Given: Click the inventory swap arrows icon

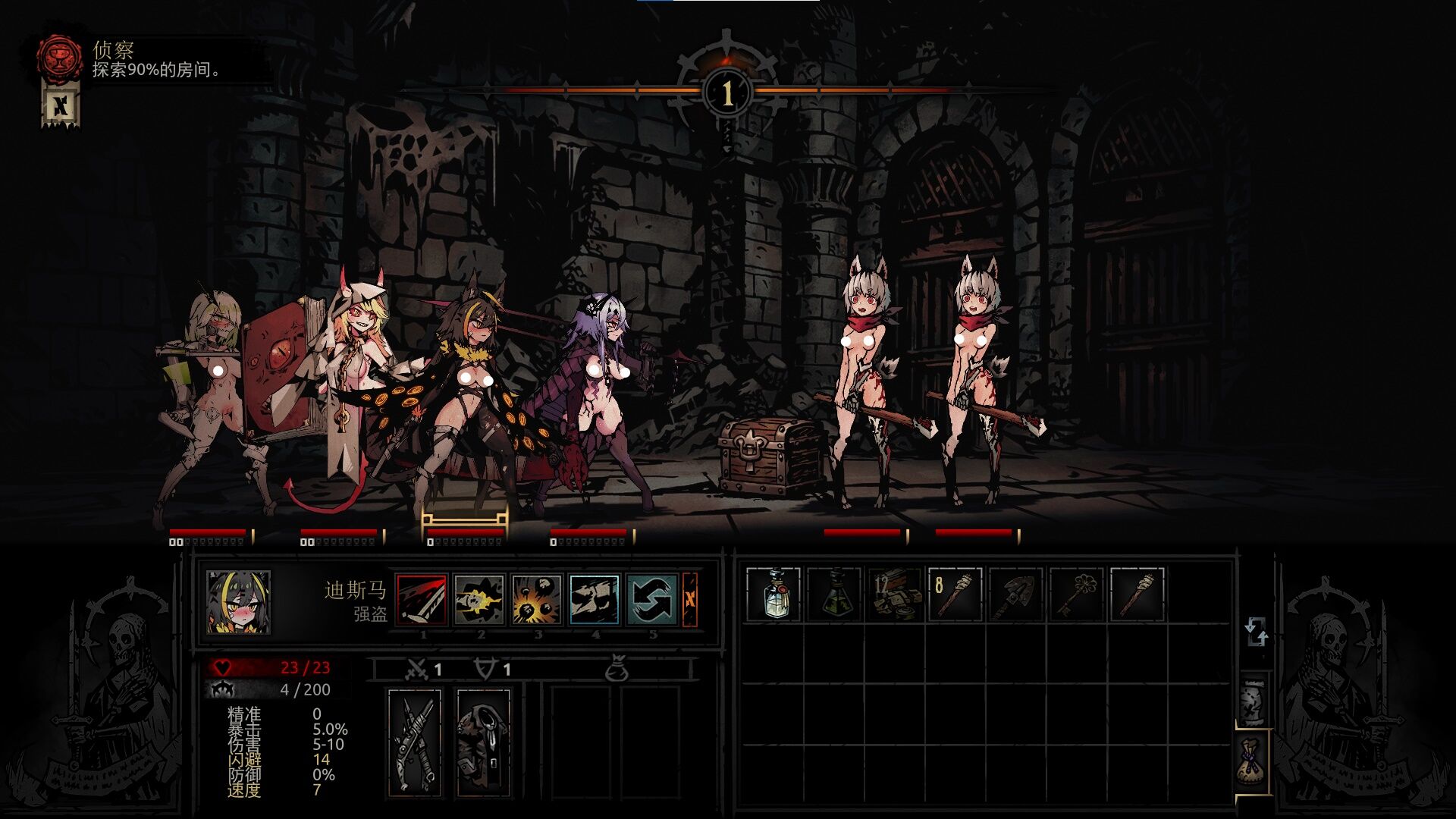Looking at the screenshot, I should point(1256,632).
